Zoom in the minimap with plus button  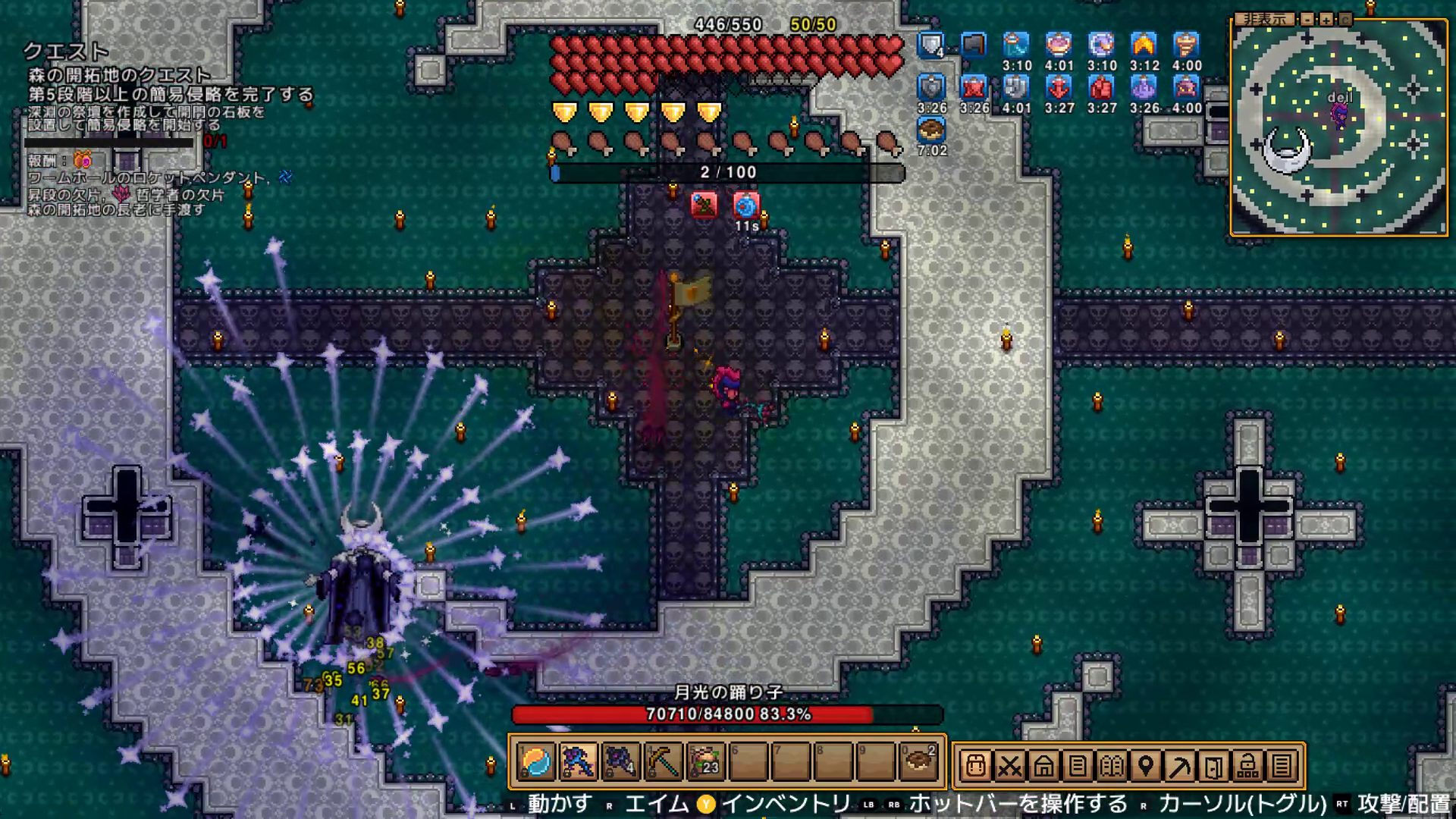point(1326,19)
